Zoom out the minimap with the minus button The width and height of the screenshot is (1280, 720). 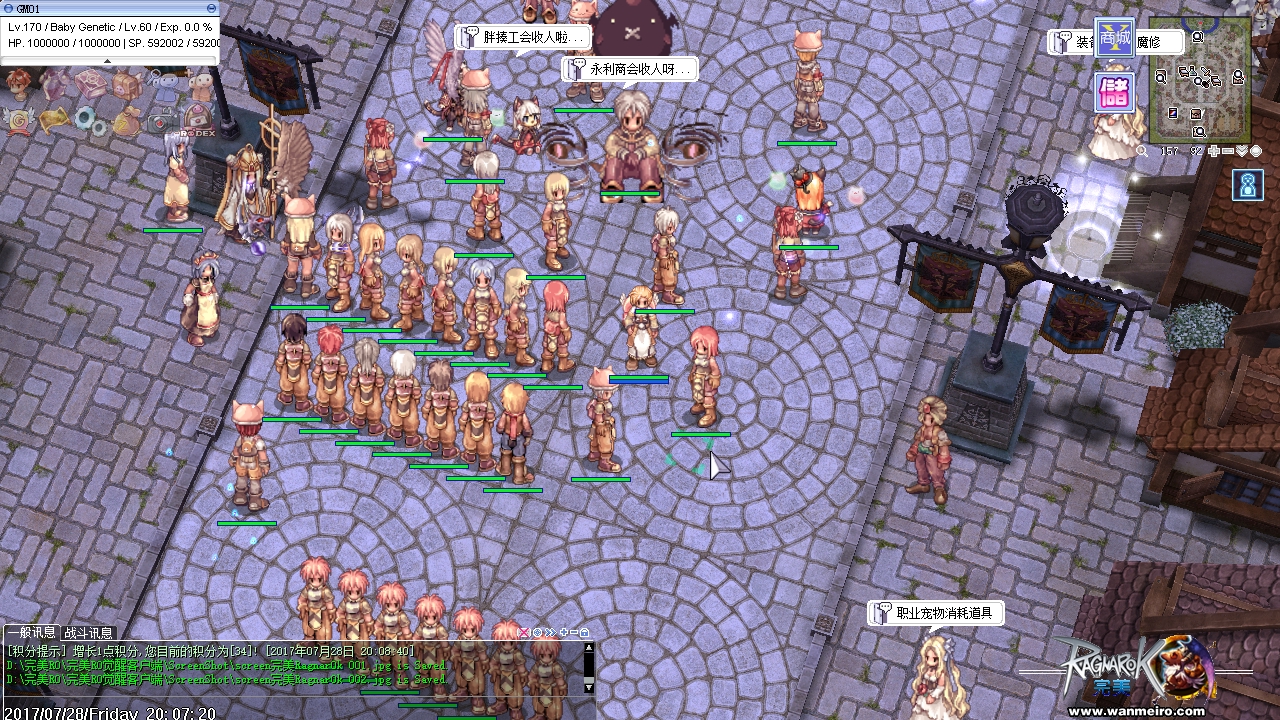[1227, 151]
